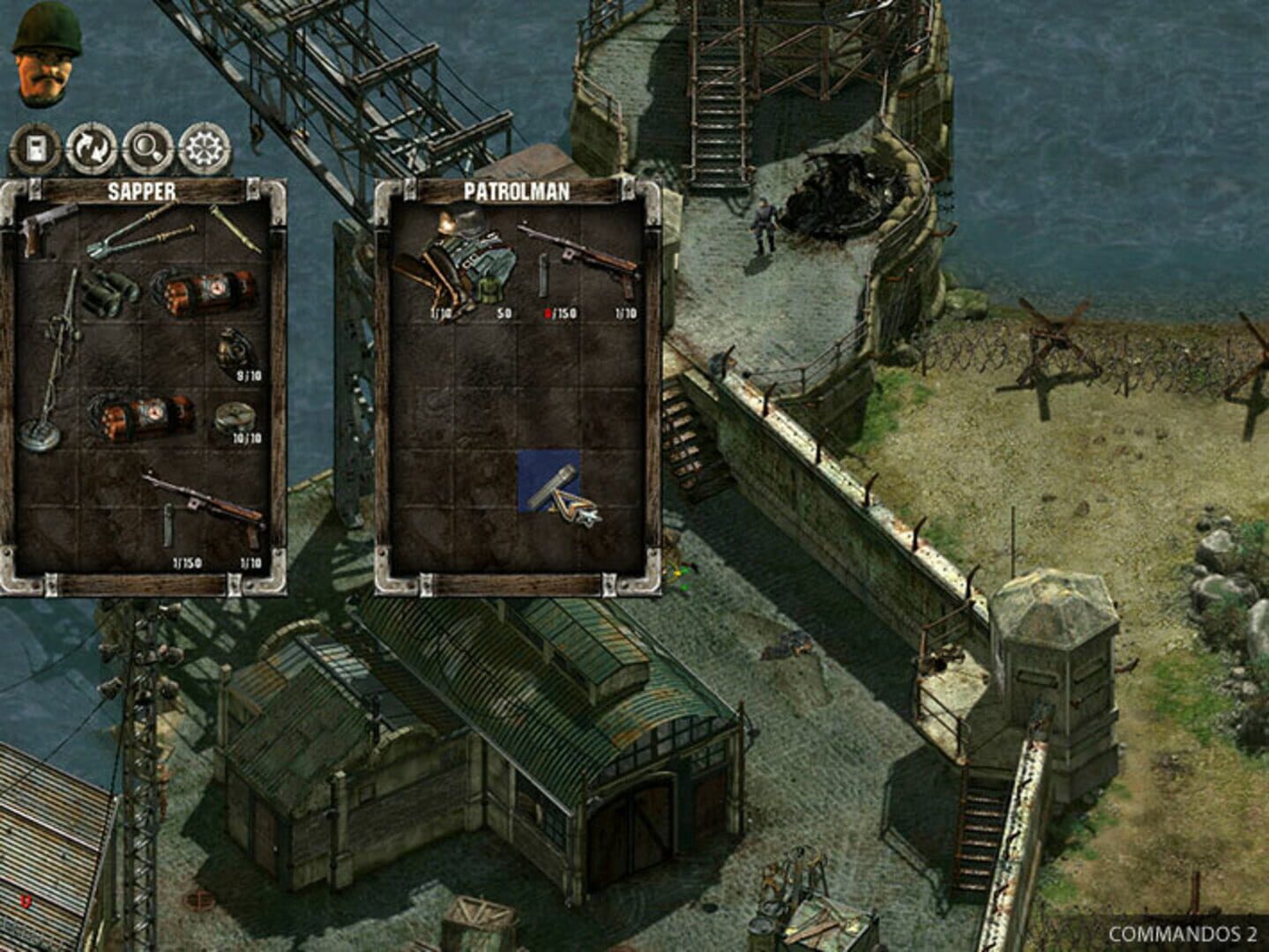
Task: Click the PATROLMAN panel title bar
Action: point(519,188)
